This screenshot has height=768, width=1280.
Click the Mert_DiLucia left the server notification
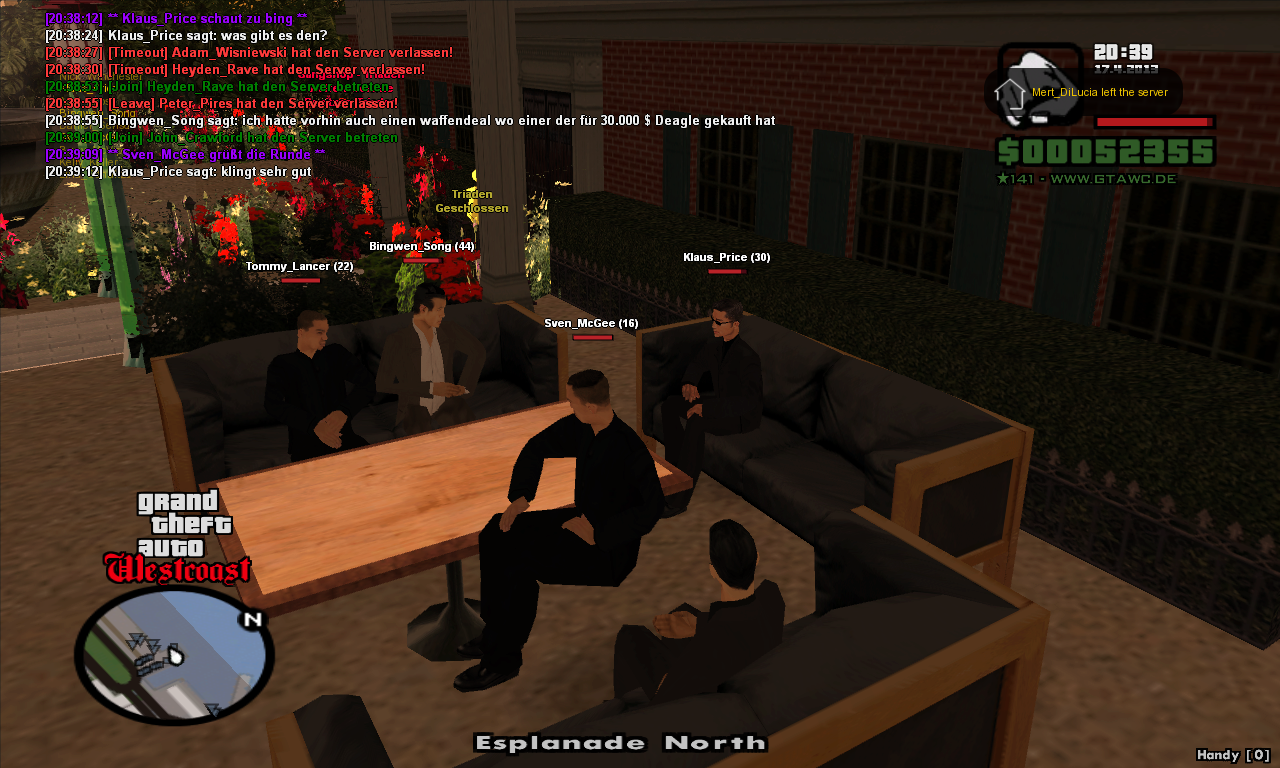pyautogui.click(x=1100, y=91)
